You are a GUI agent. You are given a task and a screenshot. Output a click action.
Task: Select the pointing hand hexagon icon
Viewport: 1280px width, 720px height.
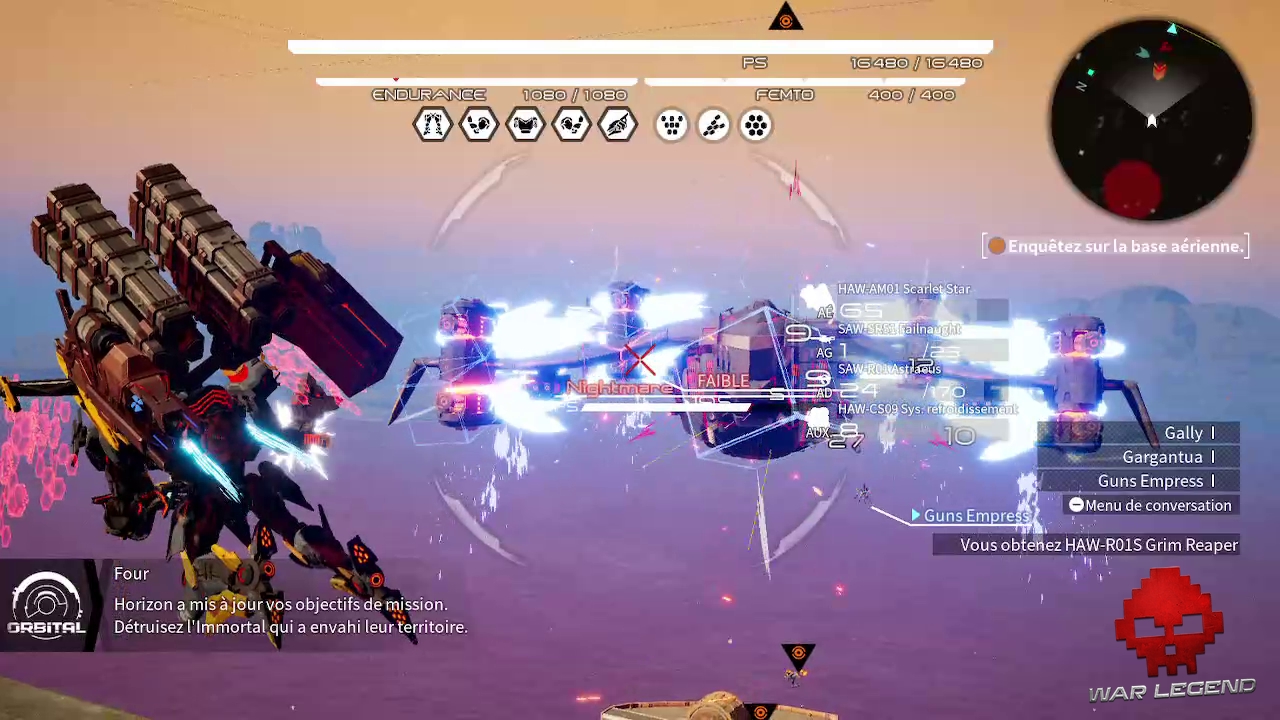618,125
